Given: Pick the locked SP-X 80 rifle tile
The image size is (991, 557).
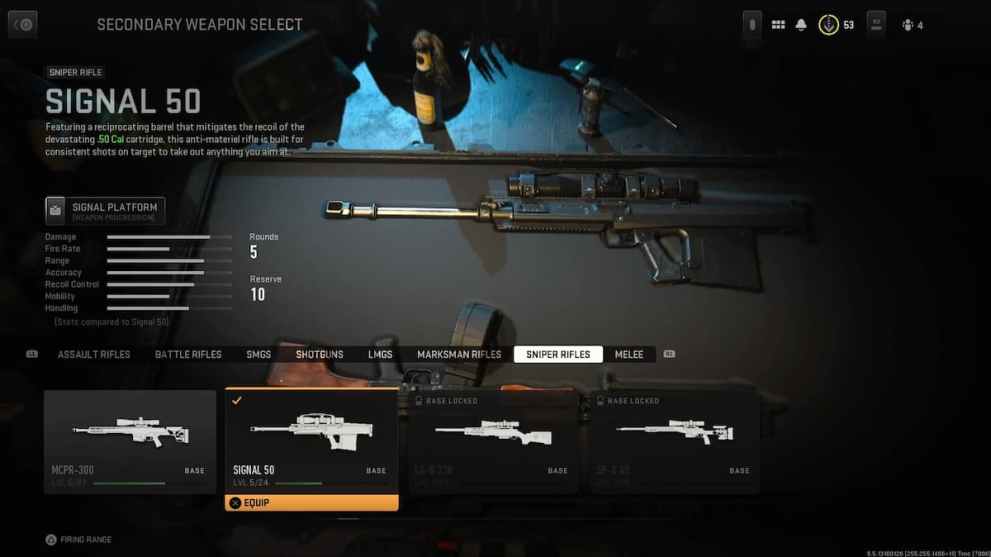Looking at the screenshot, I should click(674, 440).
